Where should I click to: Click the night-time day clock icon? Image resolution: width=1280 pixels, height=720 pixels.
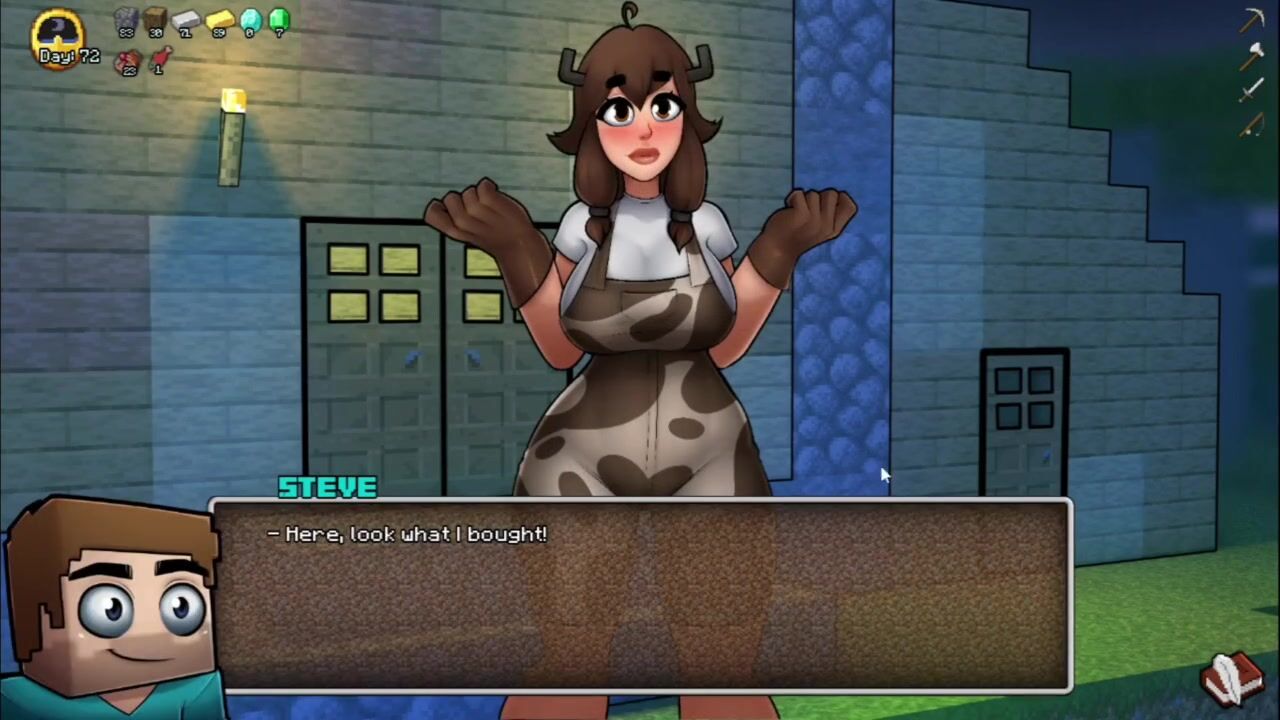(x=58, y=32)
